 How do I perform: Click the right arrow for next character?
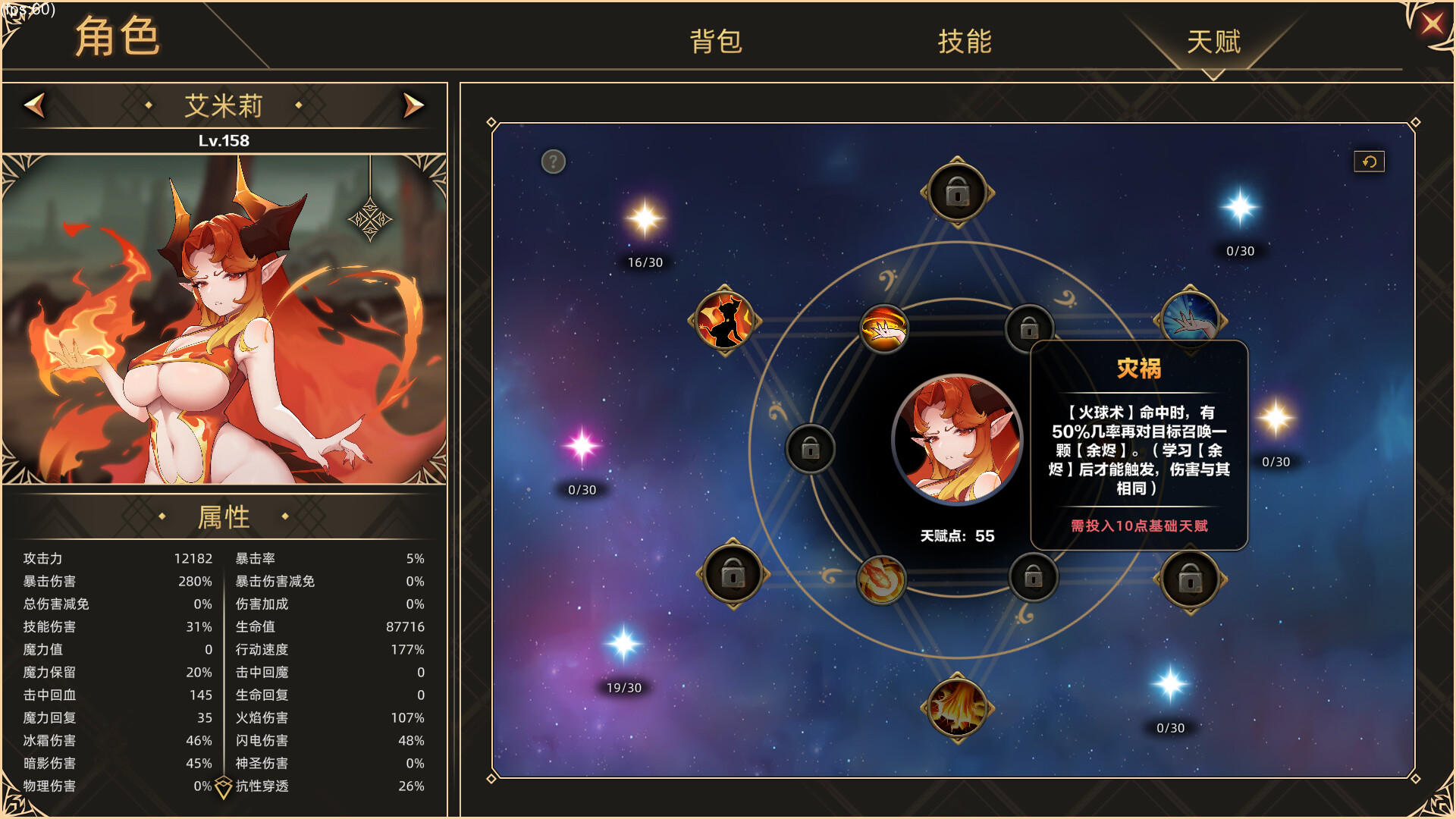point(413,105)
